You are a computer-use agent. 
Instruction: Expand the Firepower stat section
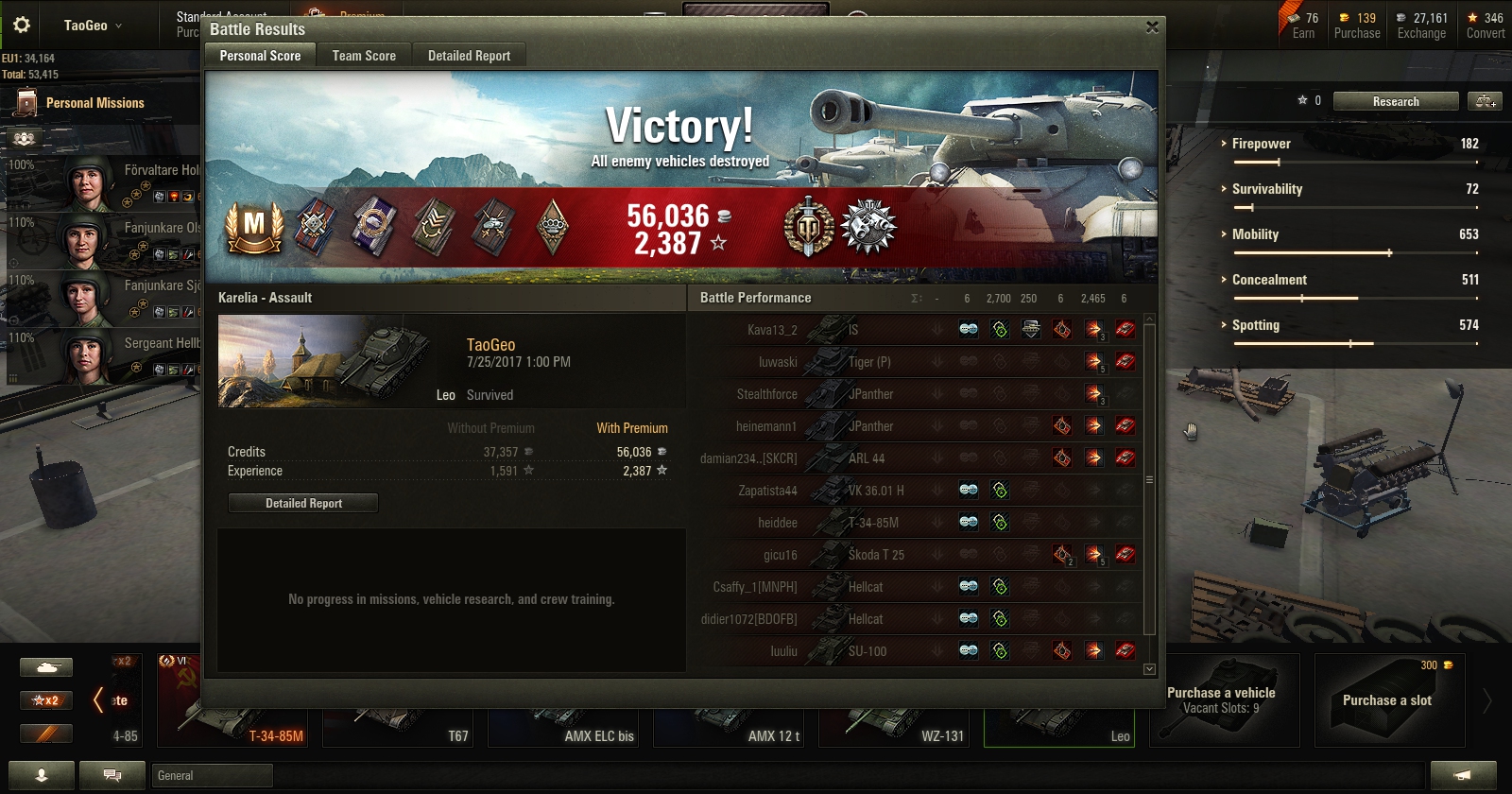1261,144
